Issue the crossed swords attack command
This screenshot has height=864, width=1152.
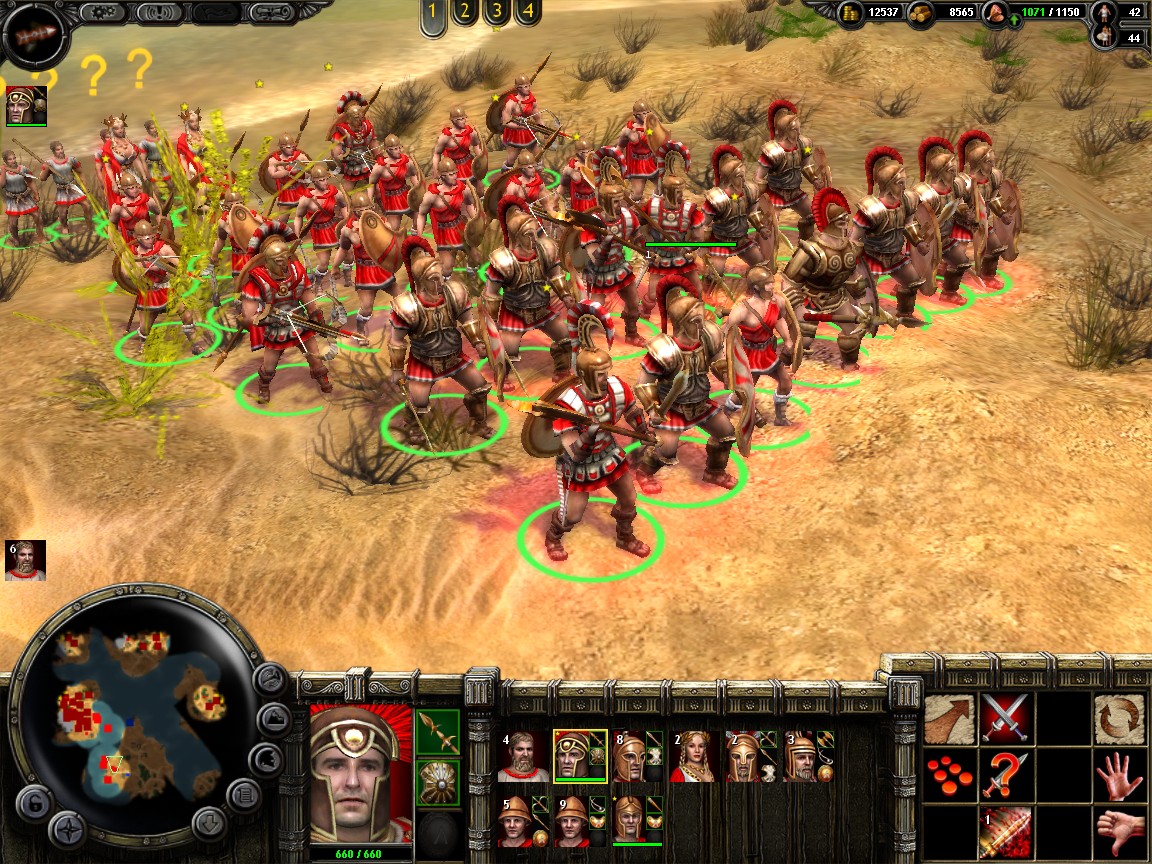1006,719
